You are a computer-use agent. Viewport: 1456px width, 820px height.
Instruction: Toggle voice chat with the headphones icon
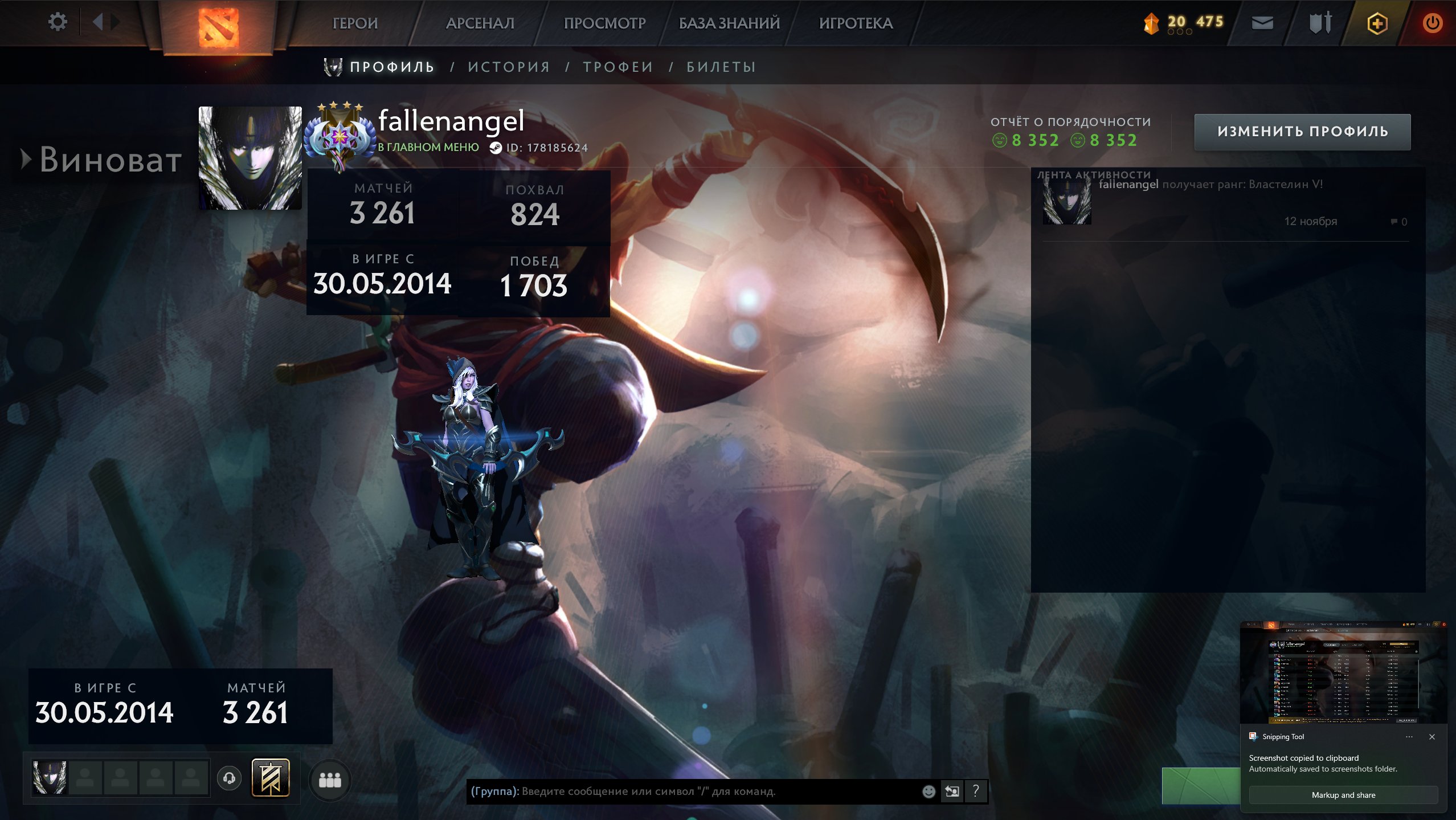pos(230,780)
